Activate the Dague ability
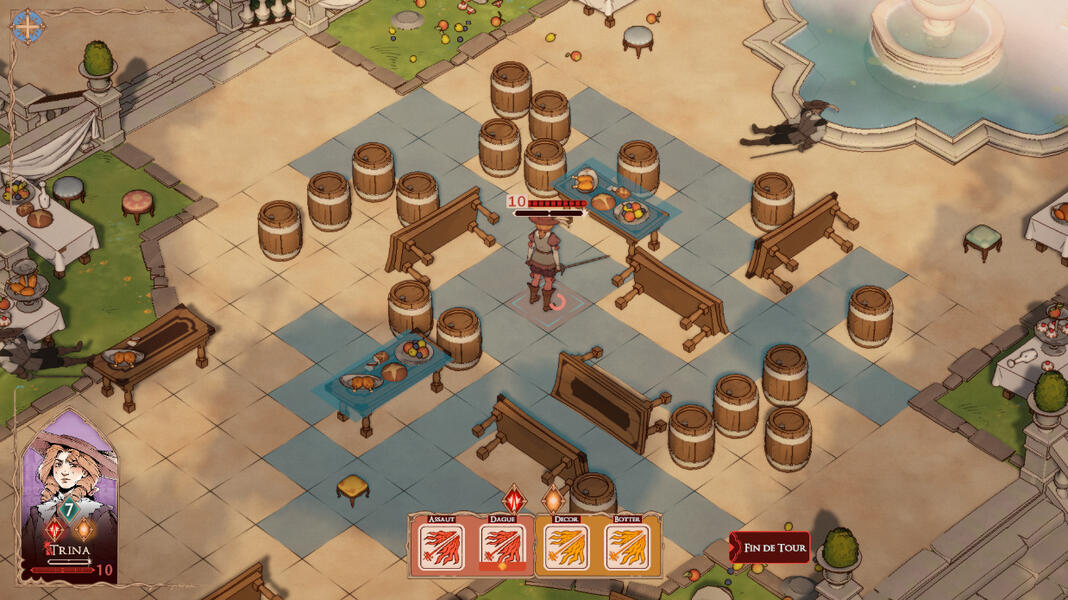This screenshot has width=1068, height=600. pos(501,547)
